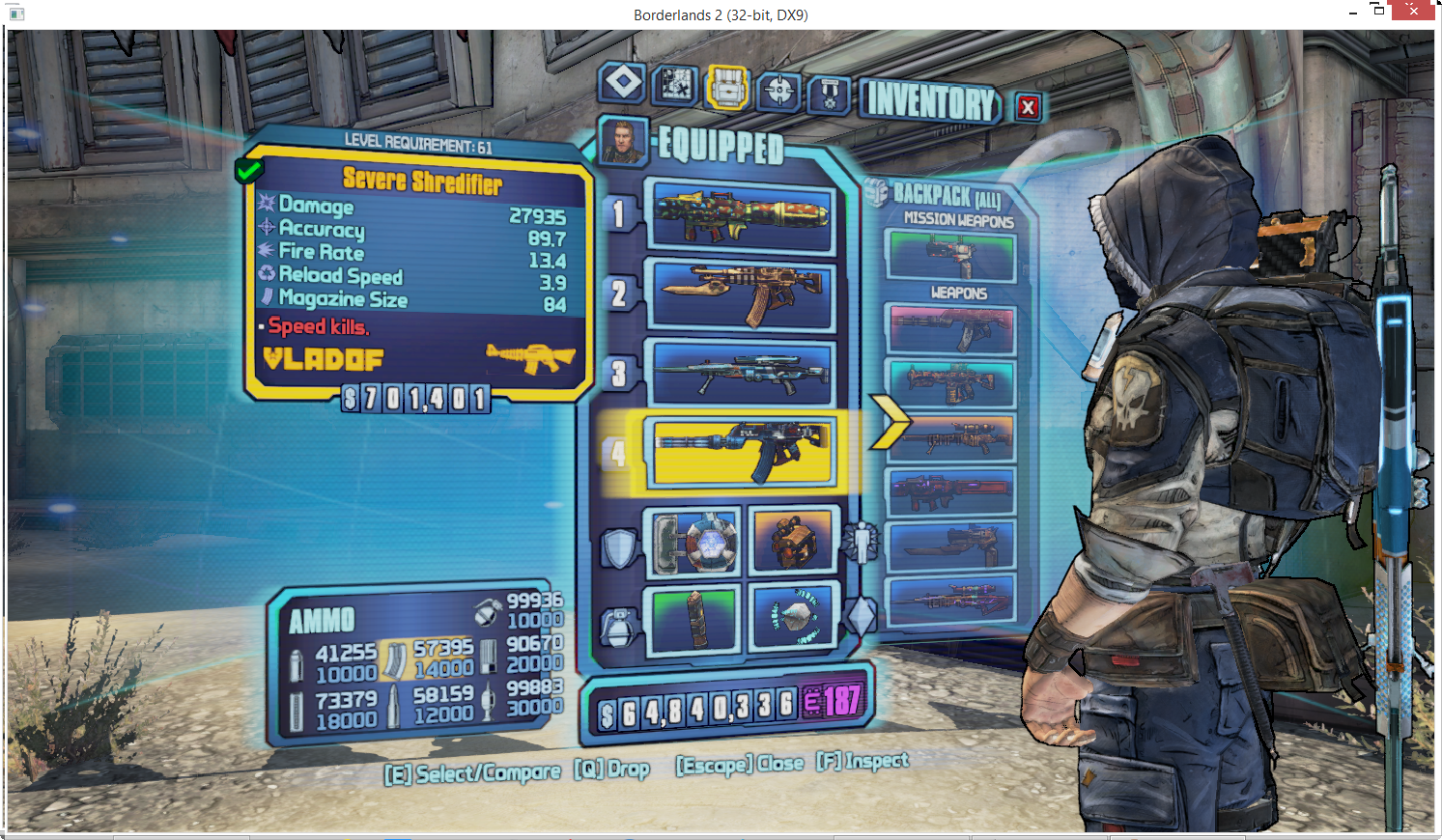Click the character portrait beside Equipped
1442x840 pixels.
pyautogui.click(x=622, y=141)
